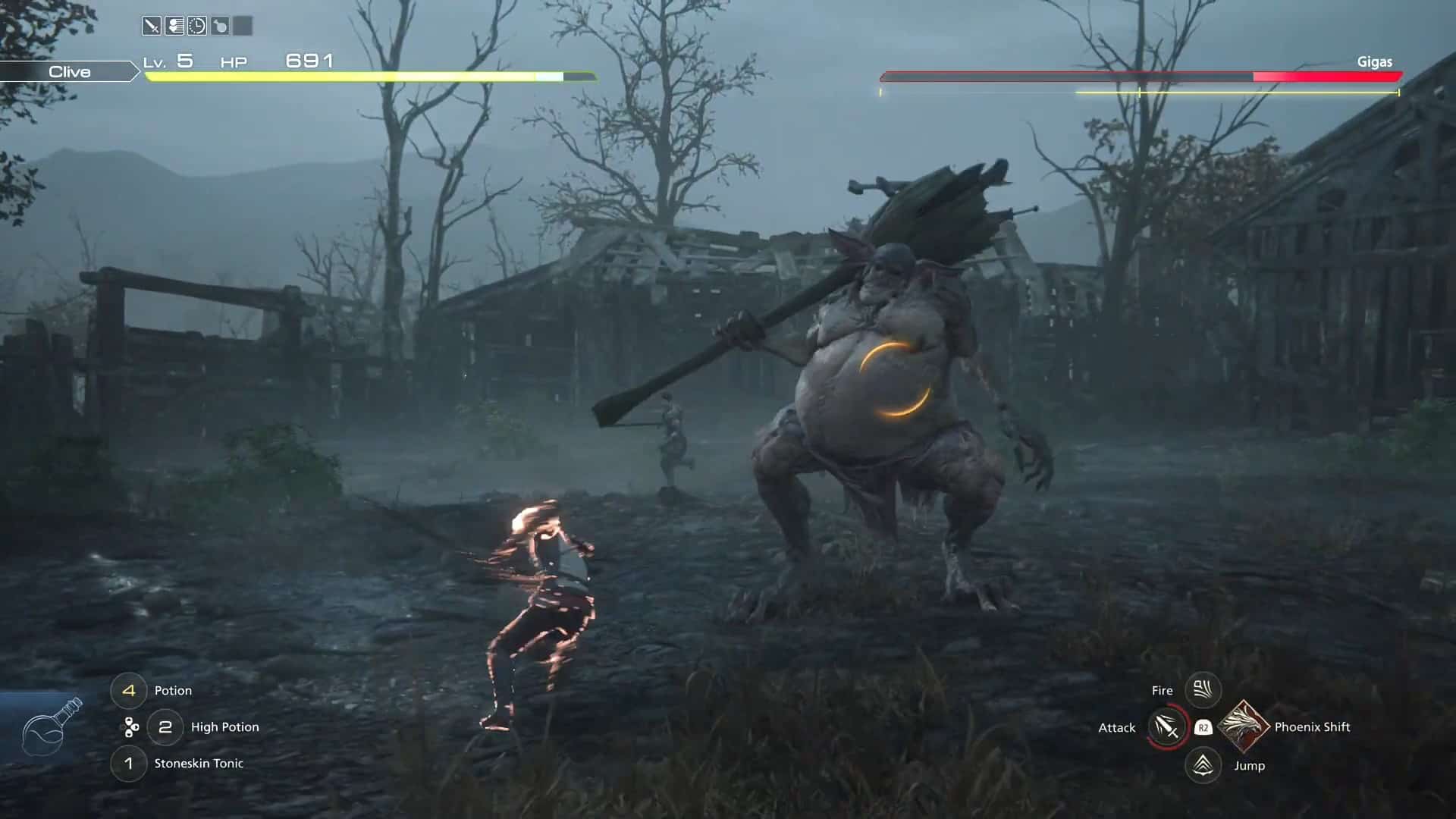Click the clock timer status icon

tap(197, 24)
